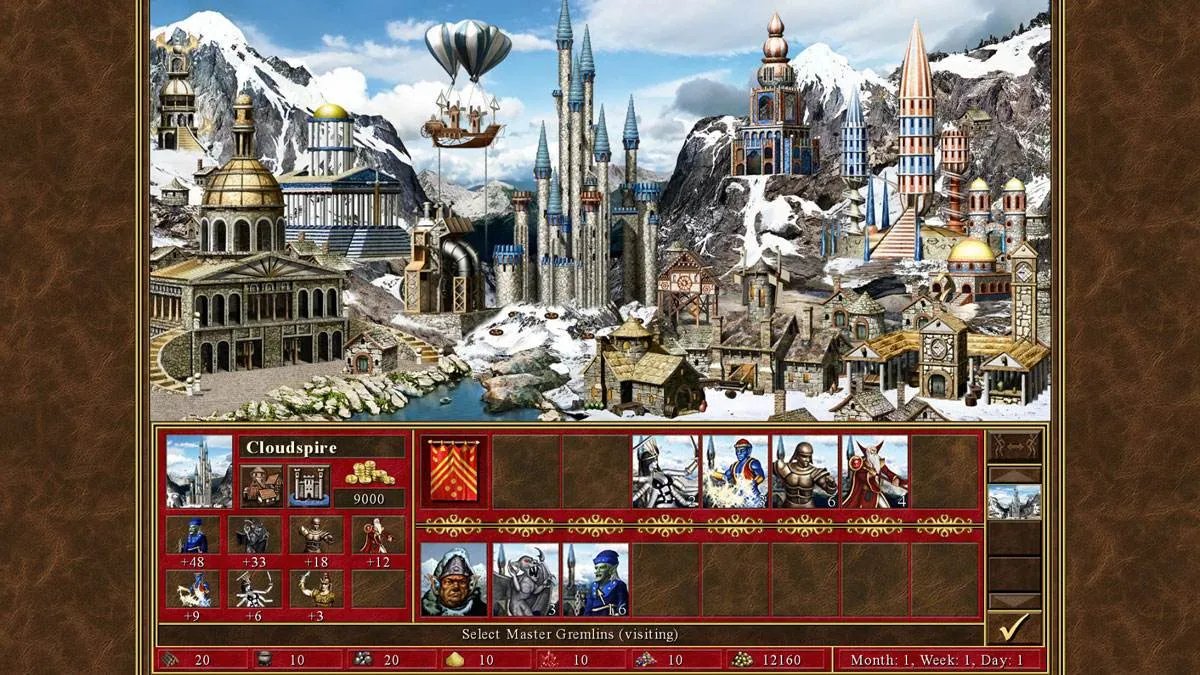Select the white-armored garrison stack of 2

(x=665, y=471)
